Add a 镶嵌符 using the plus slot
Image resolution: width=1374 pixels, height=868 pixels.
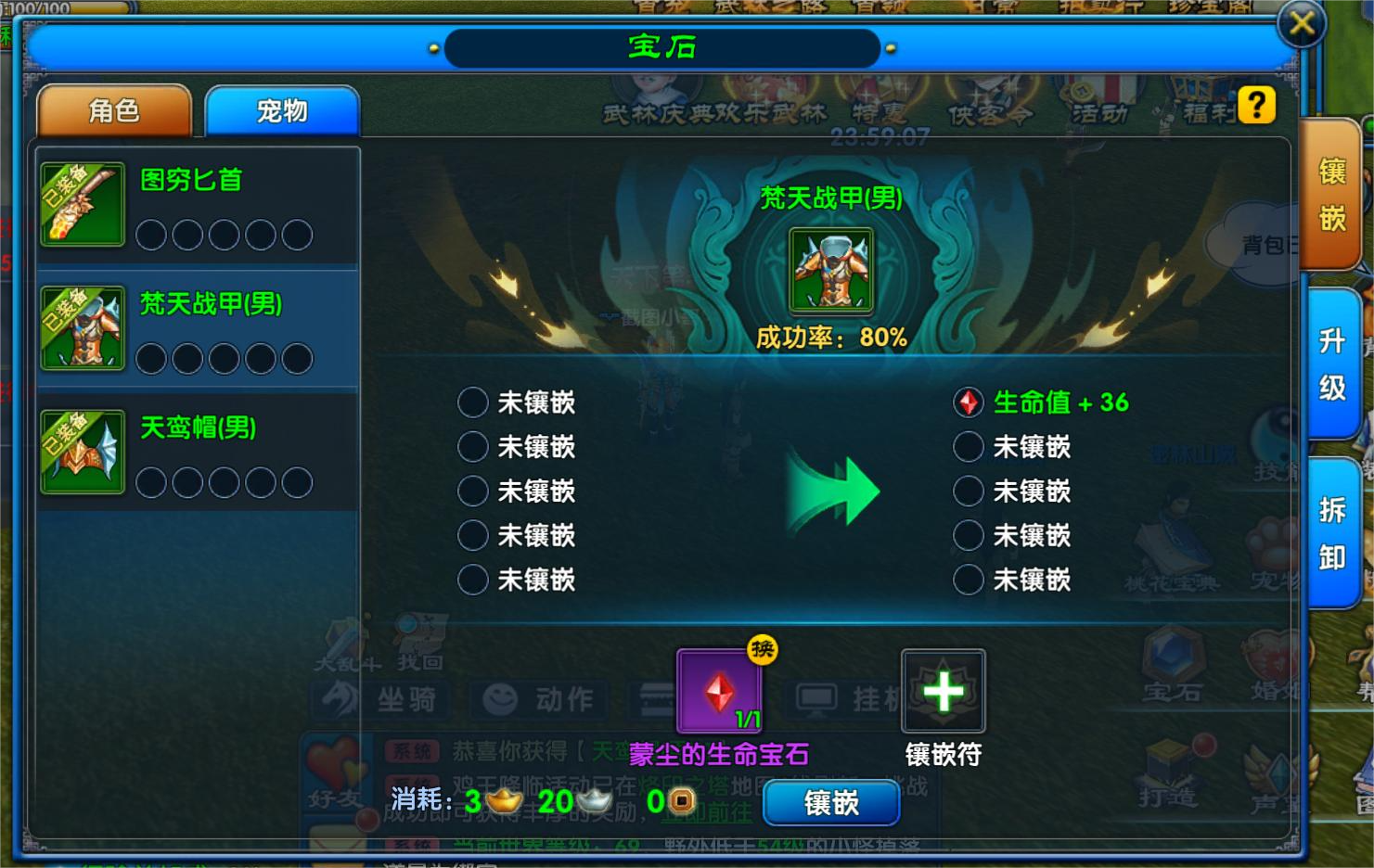[943, 691]
